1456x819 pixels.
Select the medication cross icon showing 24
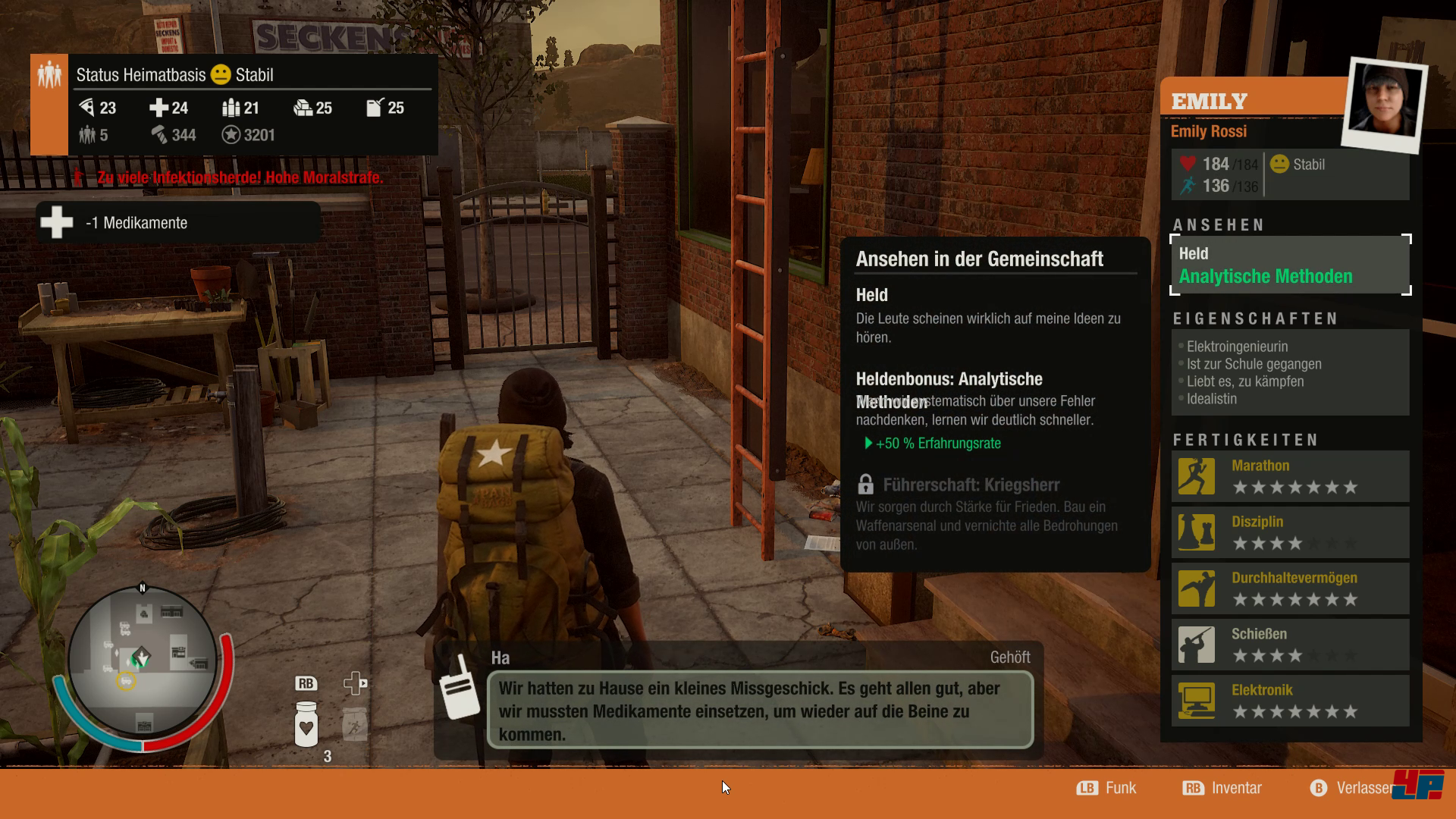[161, 108]
